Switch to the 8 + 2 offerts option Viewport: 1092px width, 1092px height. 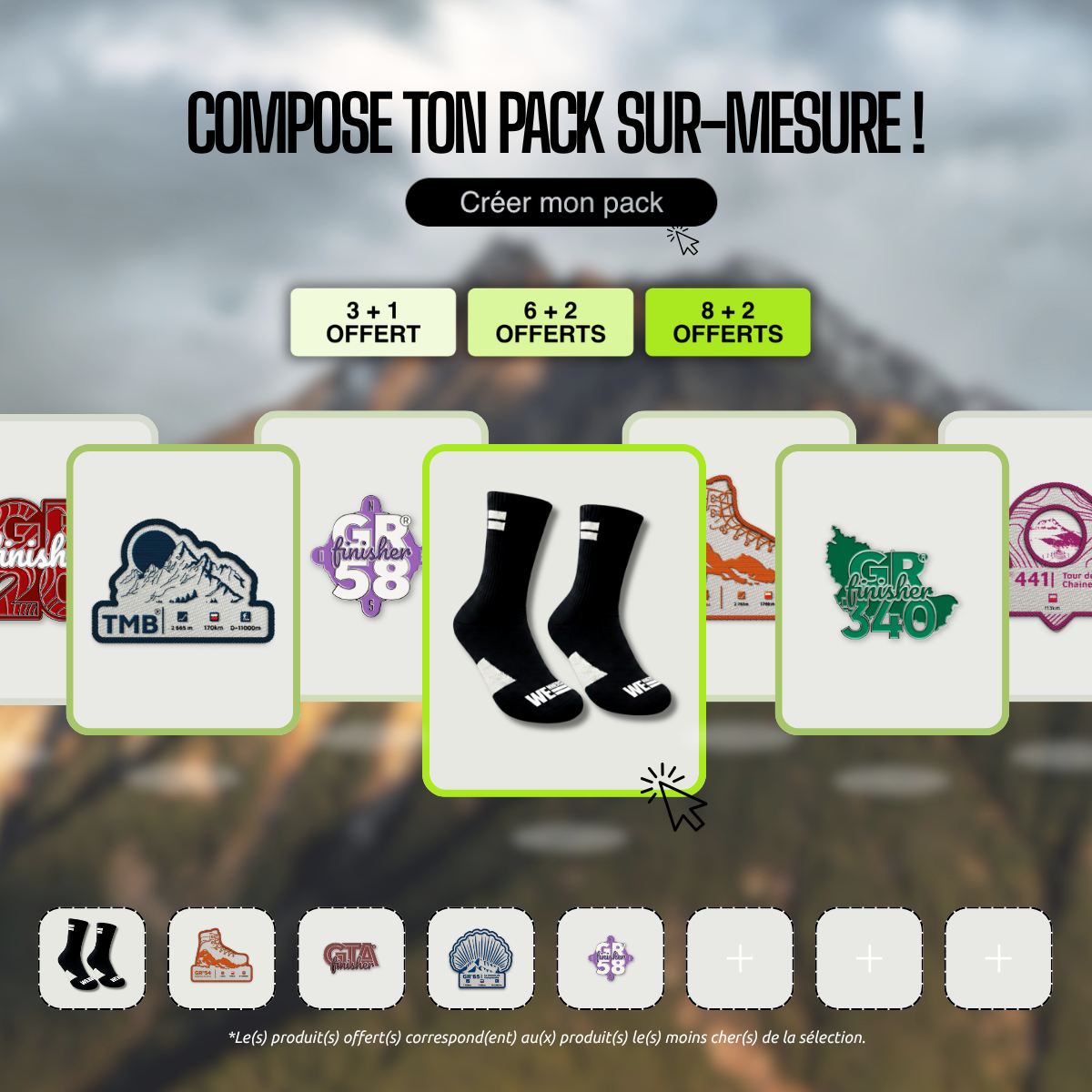(727, 322)
